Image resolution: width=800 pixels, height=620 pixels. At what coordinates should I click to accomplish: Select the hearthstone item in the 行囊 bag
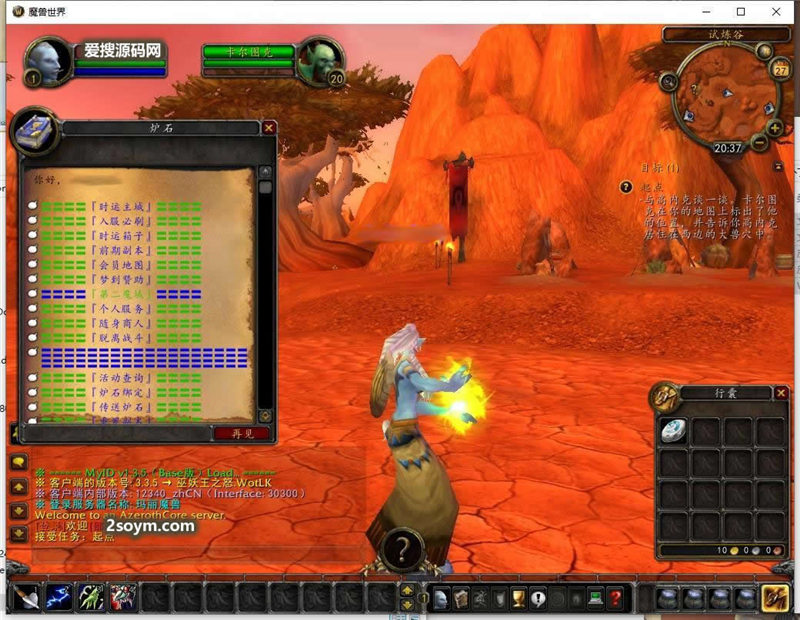[x=673, y=428]
